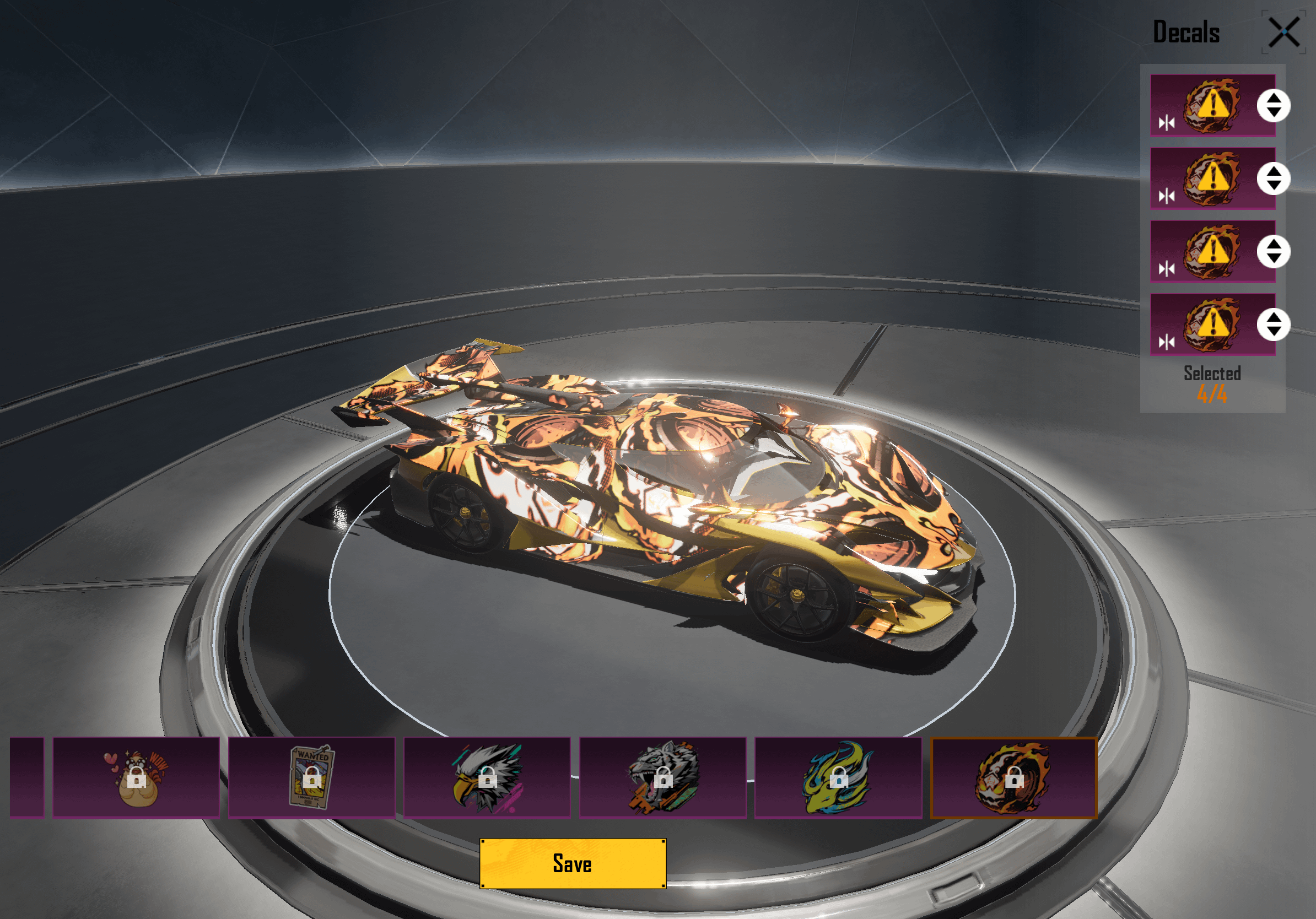The width and height of the screenshot is (1316, 919).
Task: Choose the blue and yellow phoenix decal
Action: tap(838, 777)
